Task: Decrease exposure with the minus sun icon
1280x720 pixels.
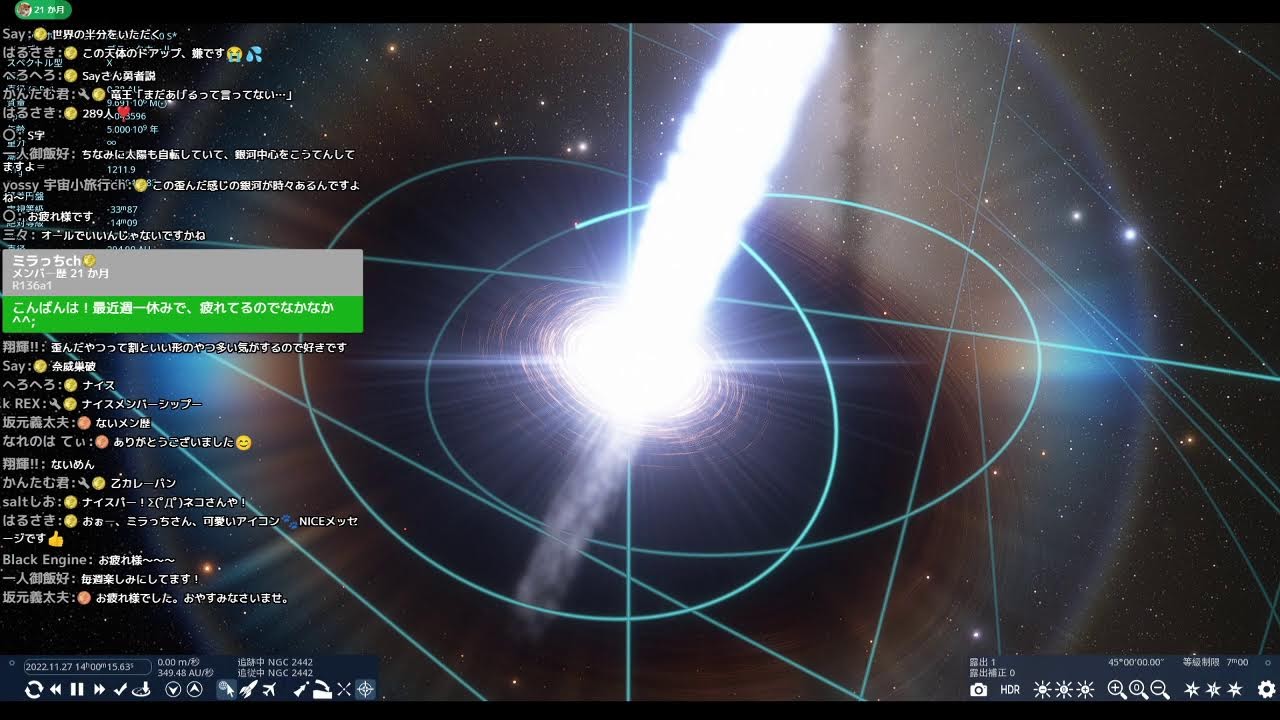Action: click(x=1042, y=689)
